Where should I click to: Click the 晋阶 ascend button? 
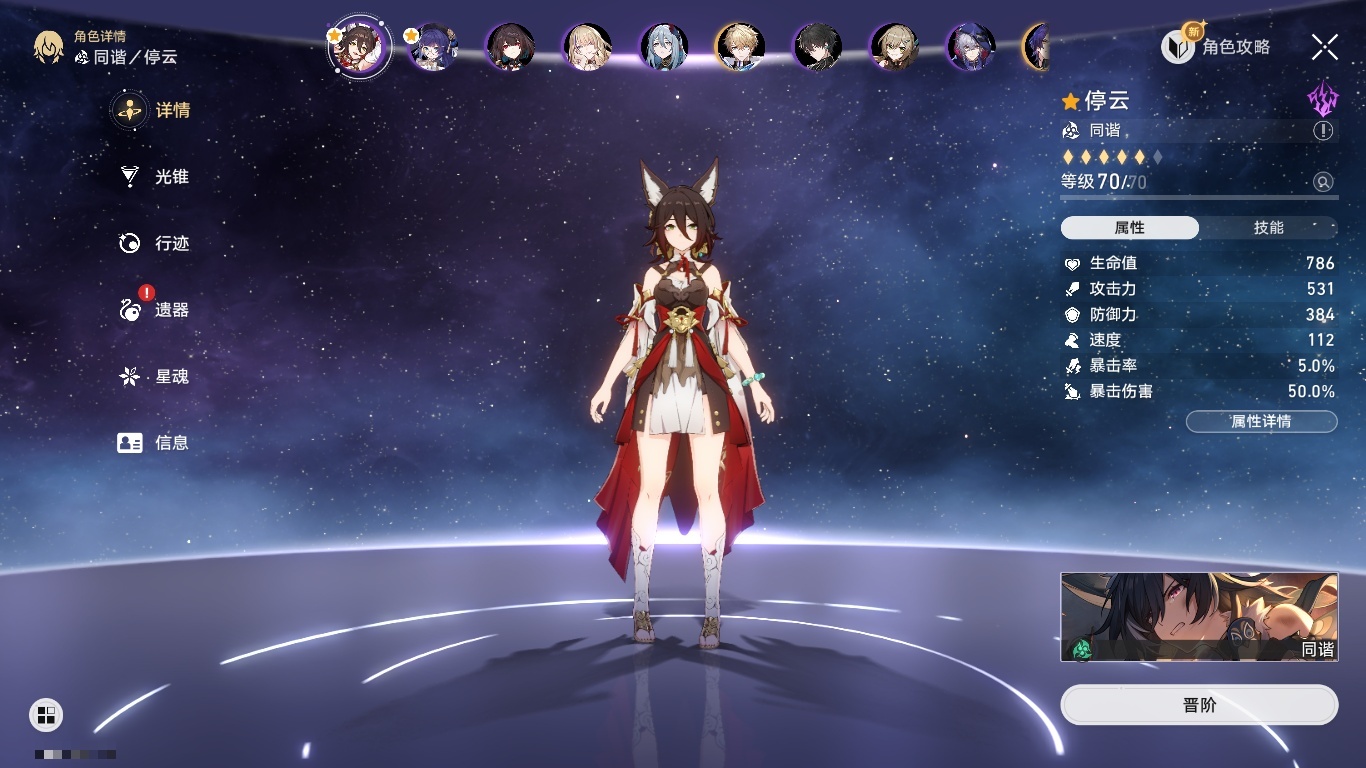(x=1199, y=705)
